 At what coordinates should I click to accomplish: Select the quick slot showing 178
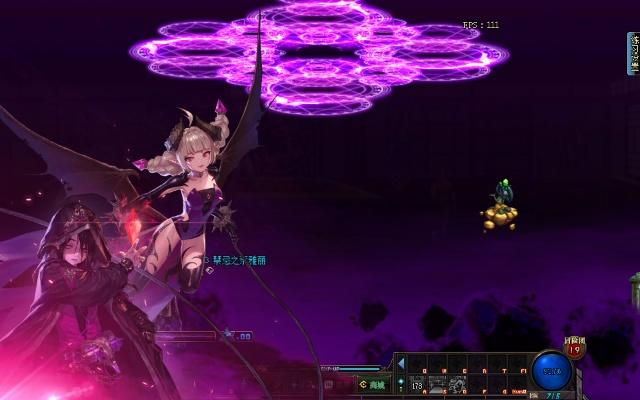coord(417,384)
